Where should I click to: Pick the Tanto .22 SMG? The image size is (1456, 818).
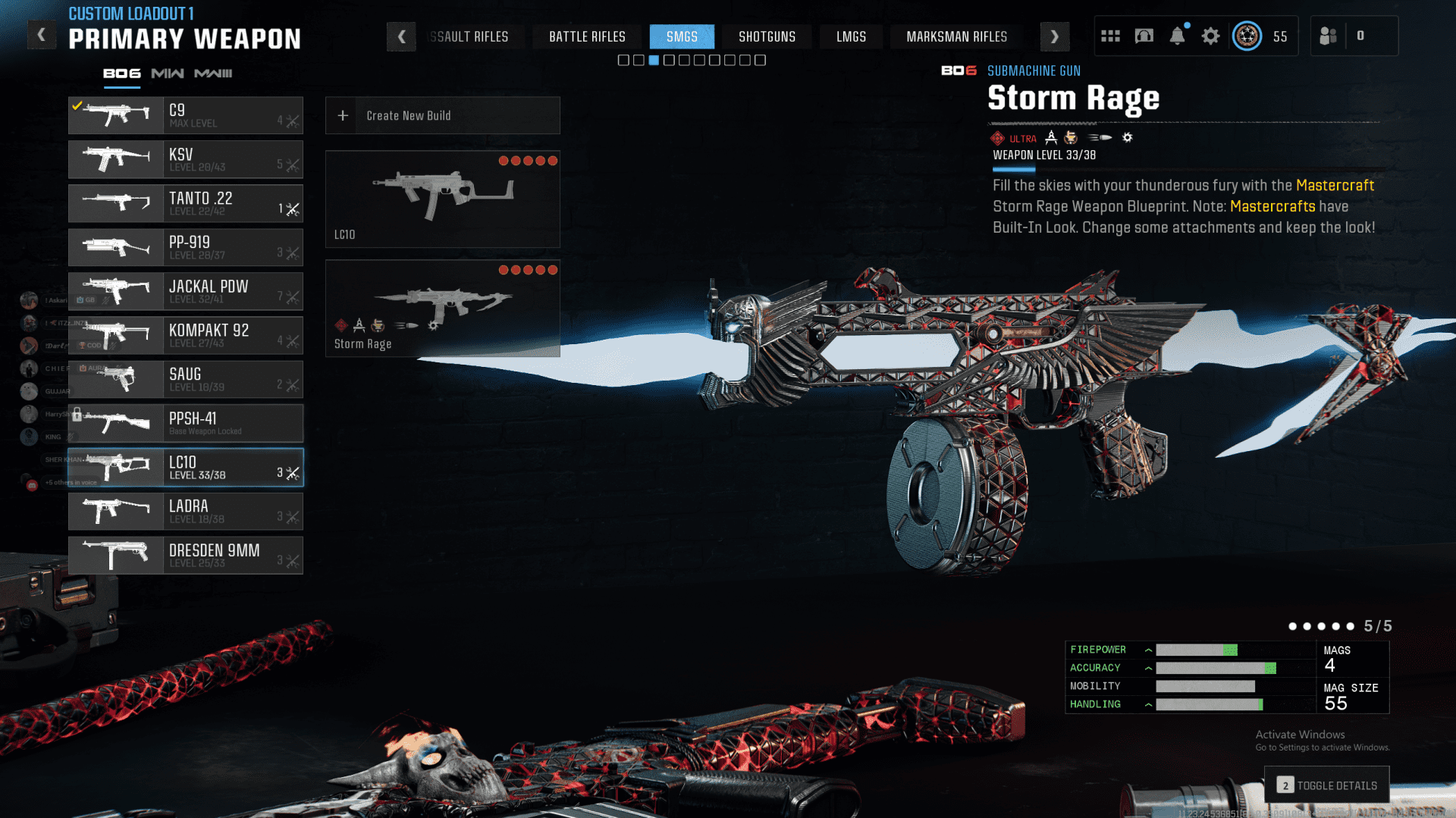pyautogui.click(x=186, y=203)
